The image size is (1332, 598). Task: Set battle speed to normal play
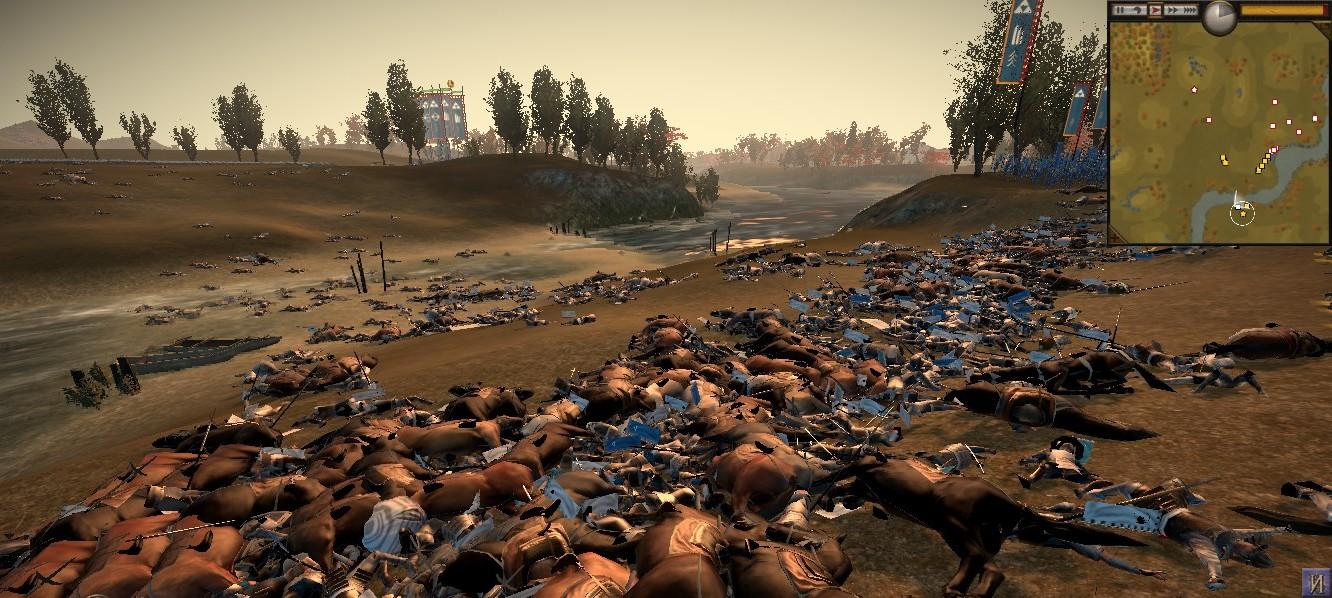coord(1155,10)
